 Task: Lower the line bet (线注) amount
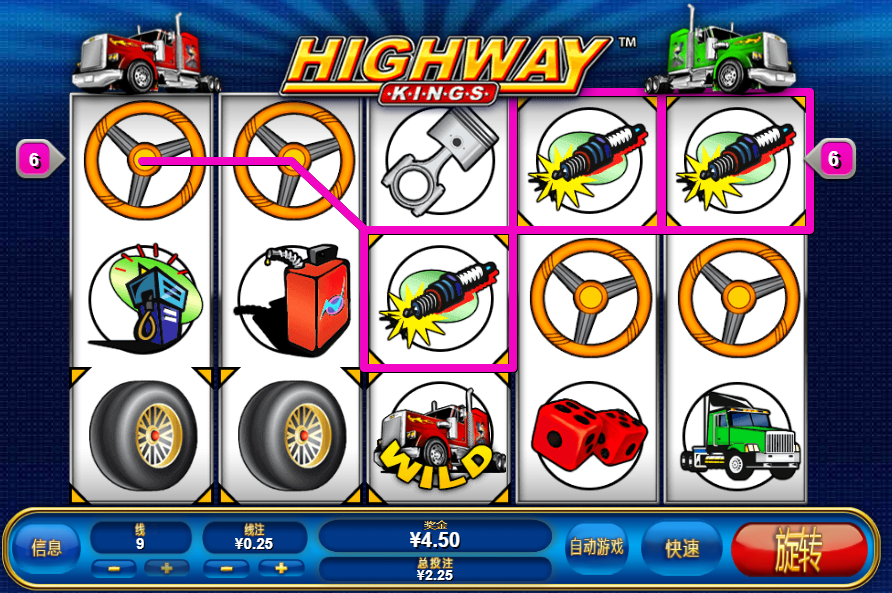pos(227,568)
